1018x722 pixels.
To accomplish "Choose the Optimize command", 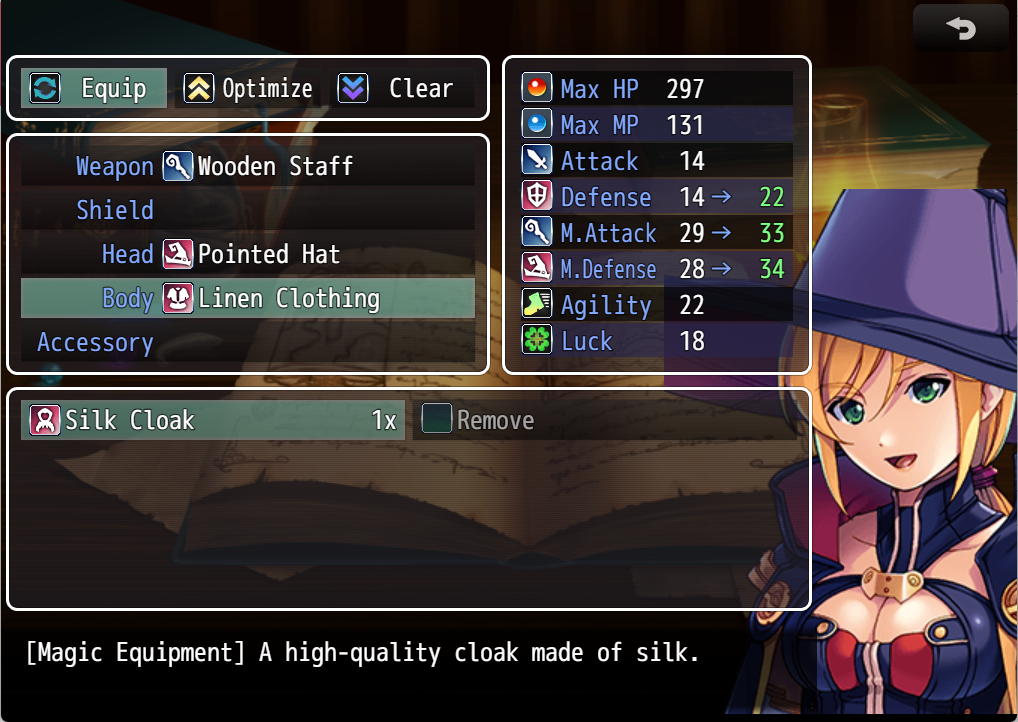I will tap(248, 88).
